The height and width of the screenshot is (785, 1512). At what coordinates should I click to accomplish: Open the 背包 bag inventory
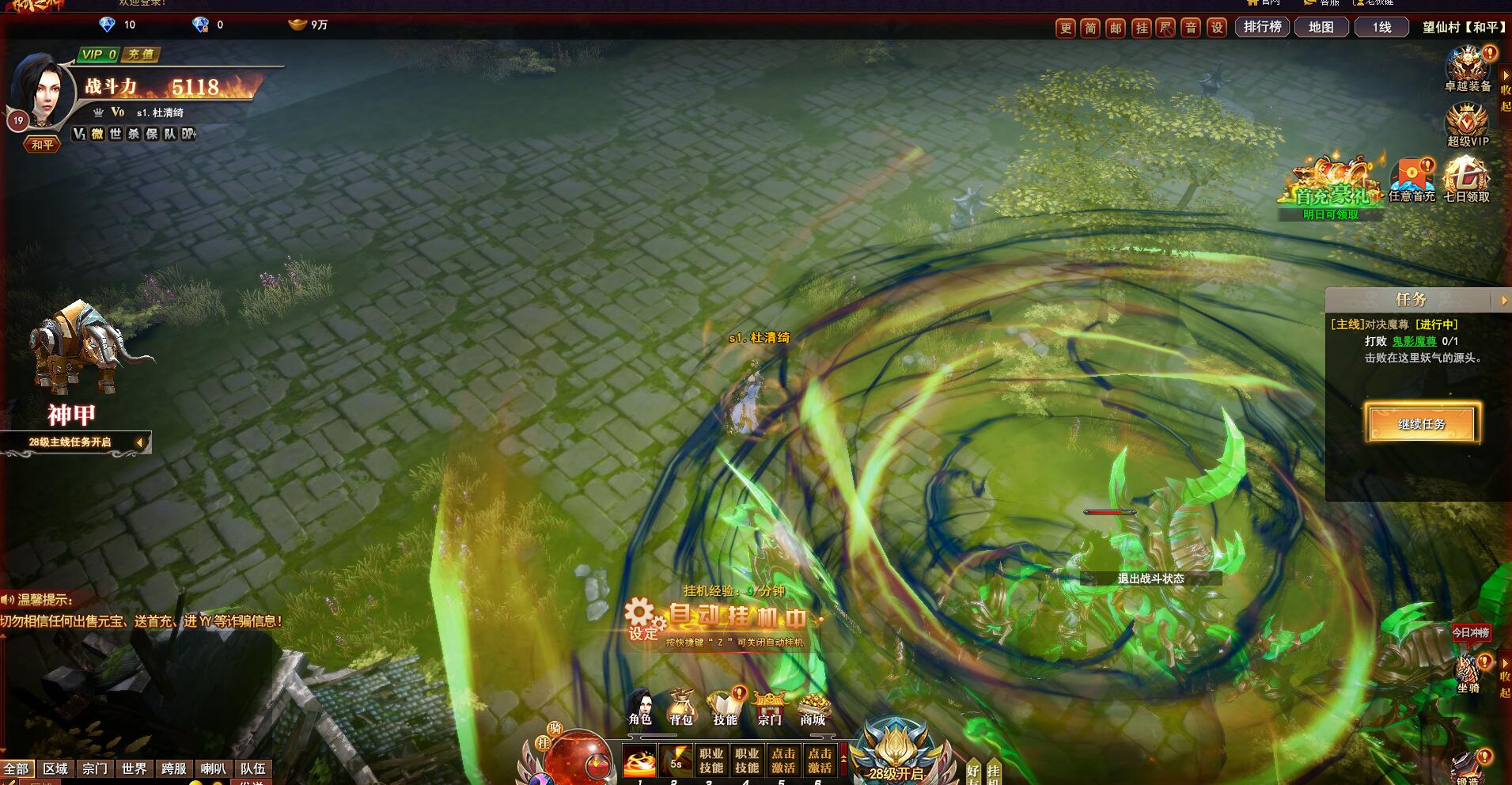(x=681, y=707)
